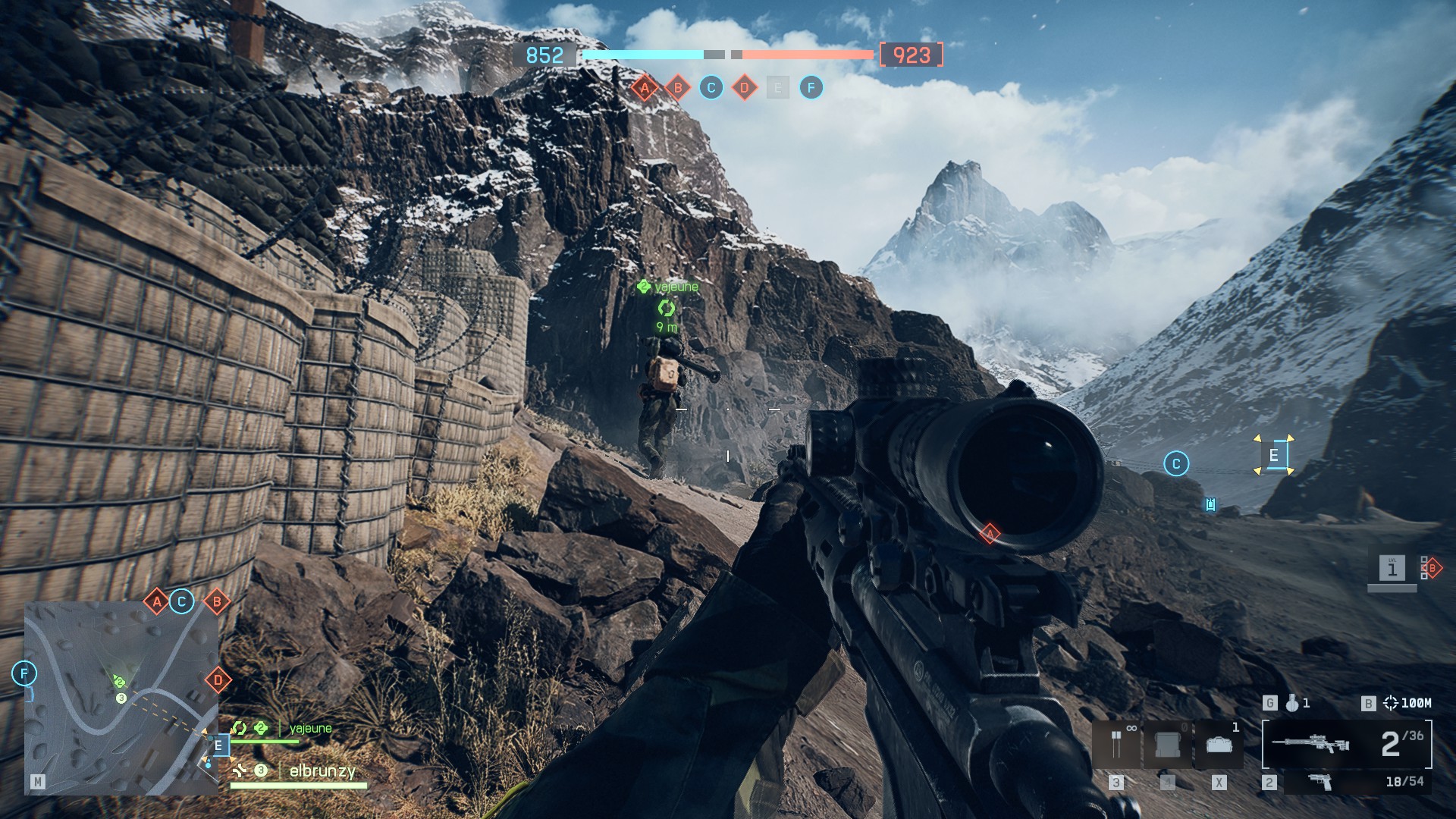Image resolution: width=1456 pixels, height=819 pixels.
Task: Select the sniper rifle primary weapon slot
Action: coord(1347,744)
